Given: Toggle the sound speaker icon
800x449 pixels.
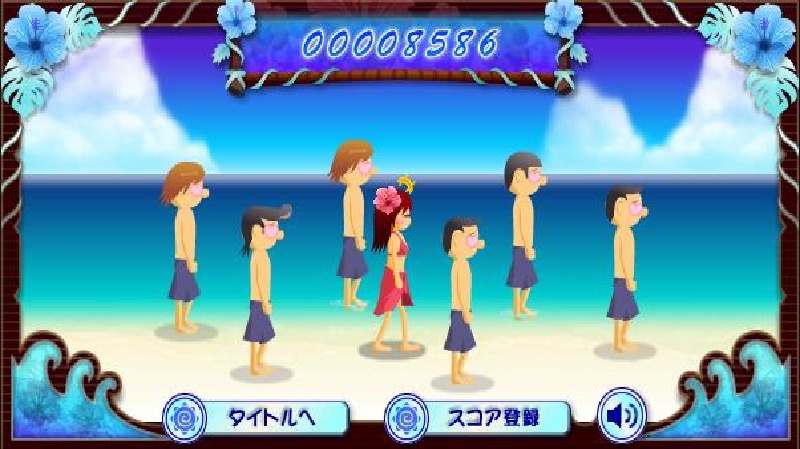Looking at the screenshot, I should click(x=621, y=416).
